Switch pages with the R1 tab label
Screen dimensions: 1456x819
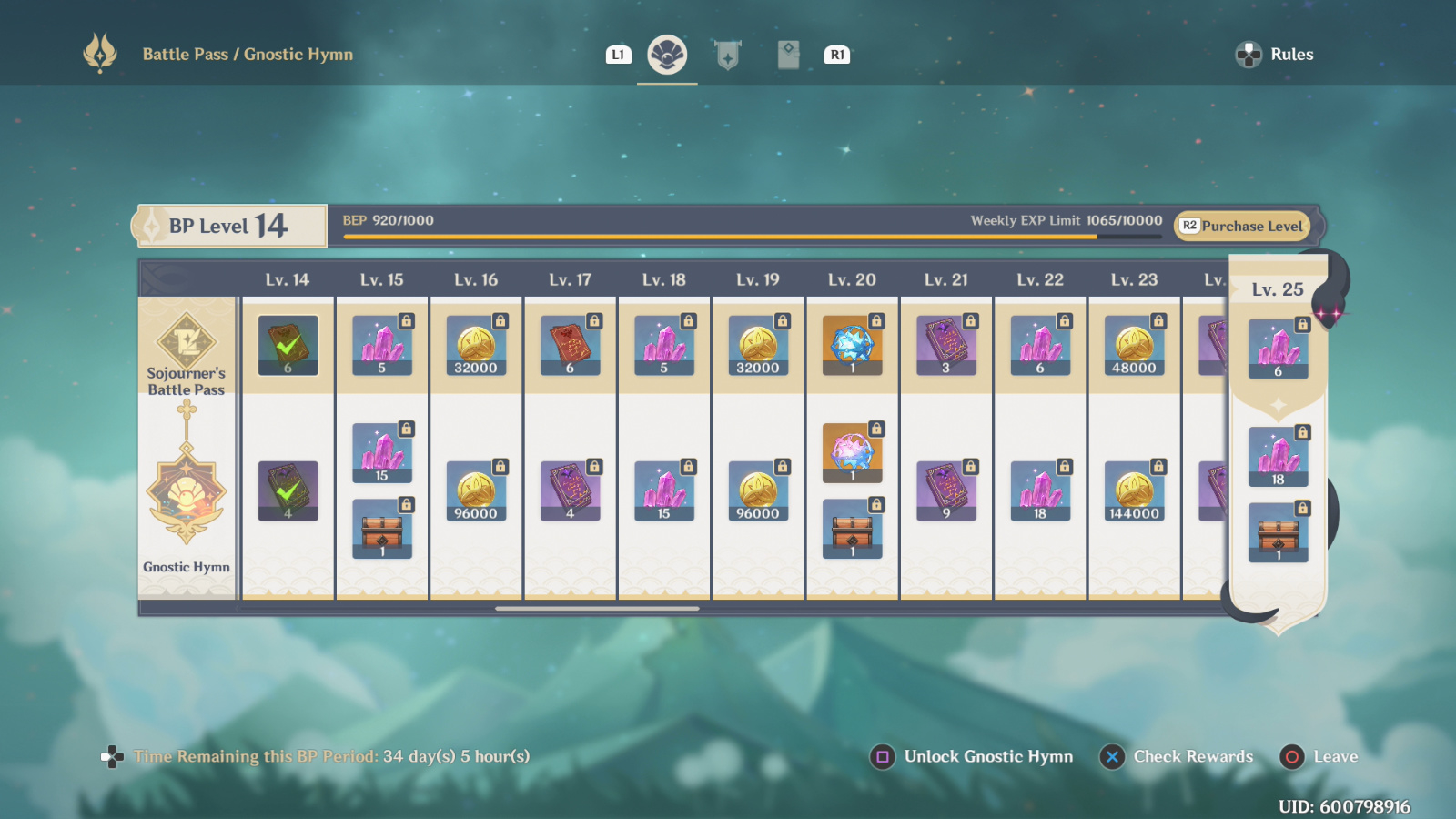837,54
